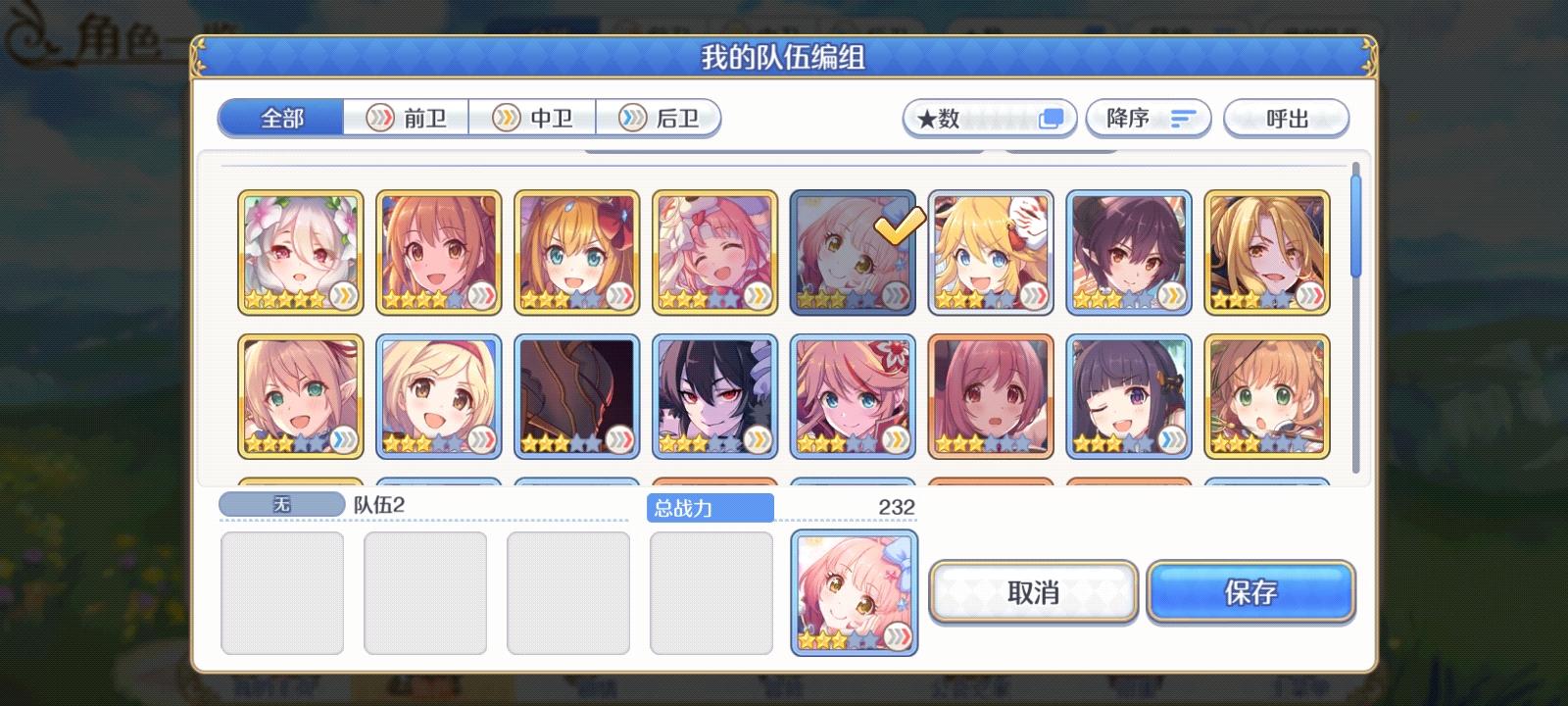
Task: Click the descending sort lines icon beside 降序
Action: click(1183, 118)
